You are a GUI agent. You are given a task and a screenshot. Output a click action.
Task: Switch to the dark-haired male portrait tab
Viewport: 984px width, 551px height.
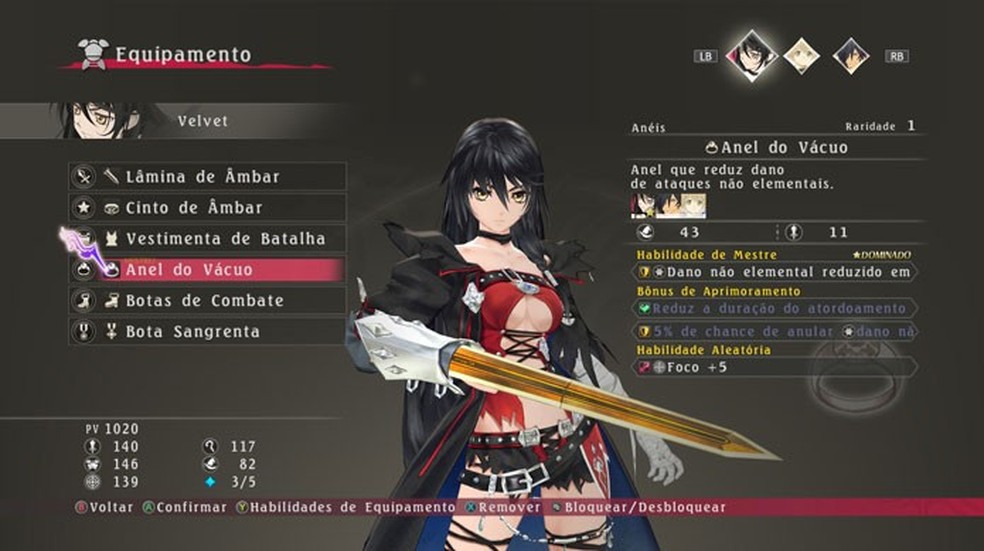pos(851,56)
